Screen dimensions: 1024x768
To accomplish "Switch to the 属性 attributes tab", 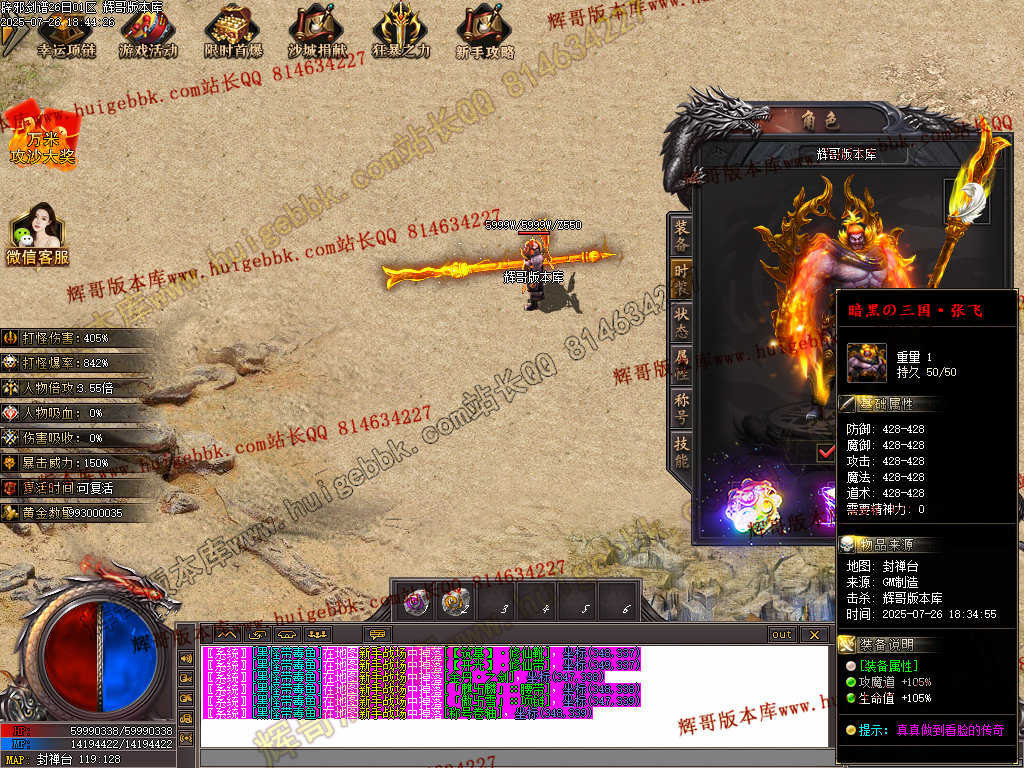I will pyautogui.click(x=681, y=367).
